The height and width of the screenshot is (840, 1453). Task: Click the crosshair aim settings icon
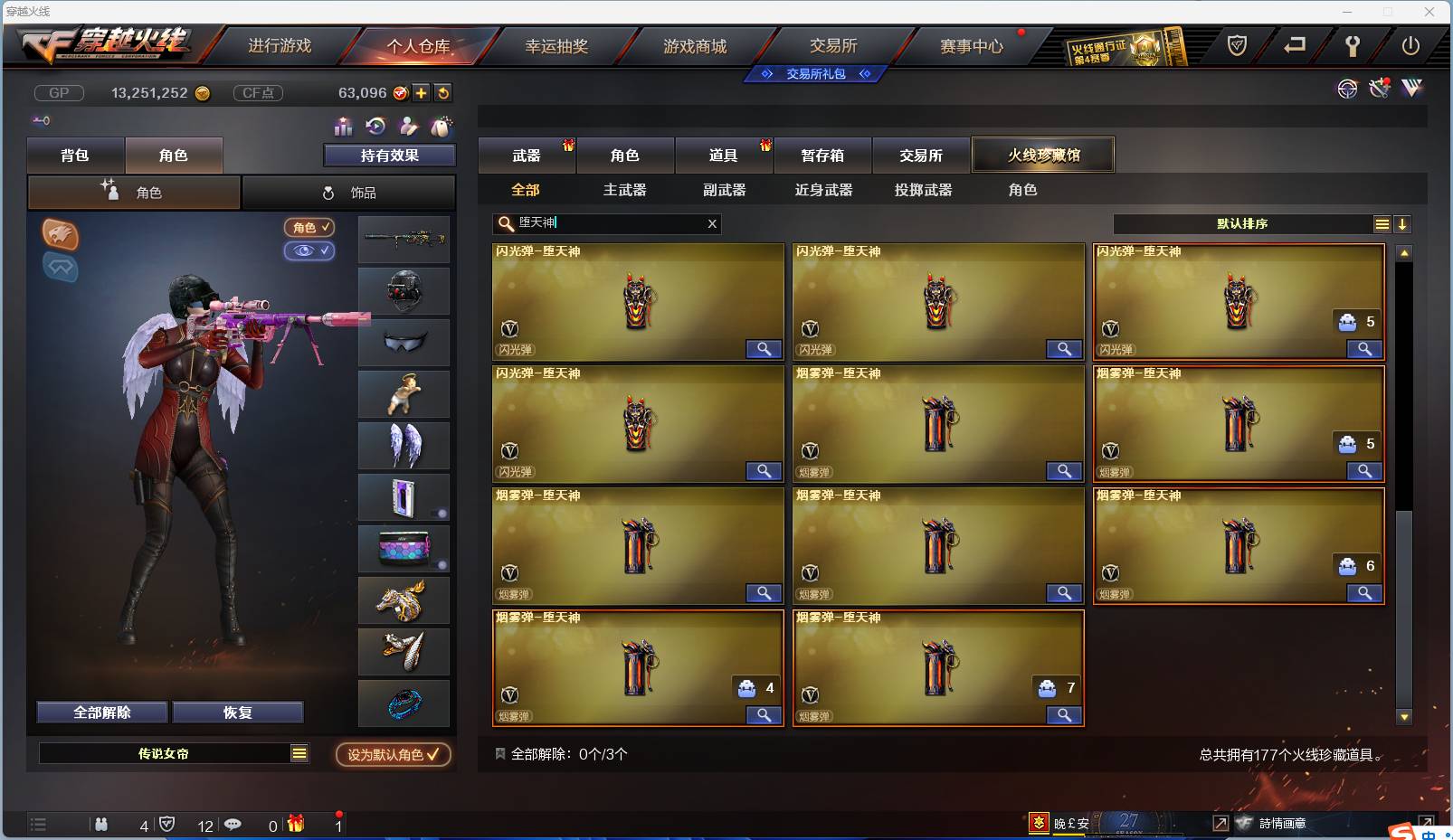pyautogui.click(x=1348, y=89)
